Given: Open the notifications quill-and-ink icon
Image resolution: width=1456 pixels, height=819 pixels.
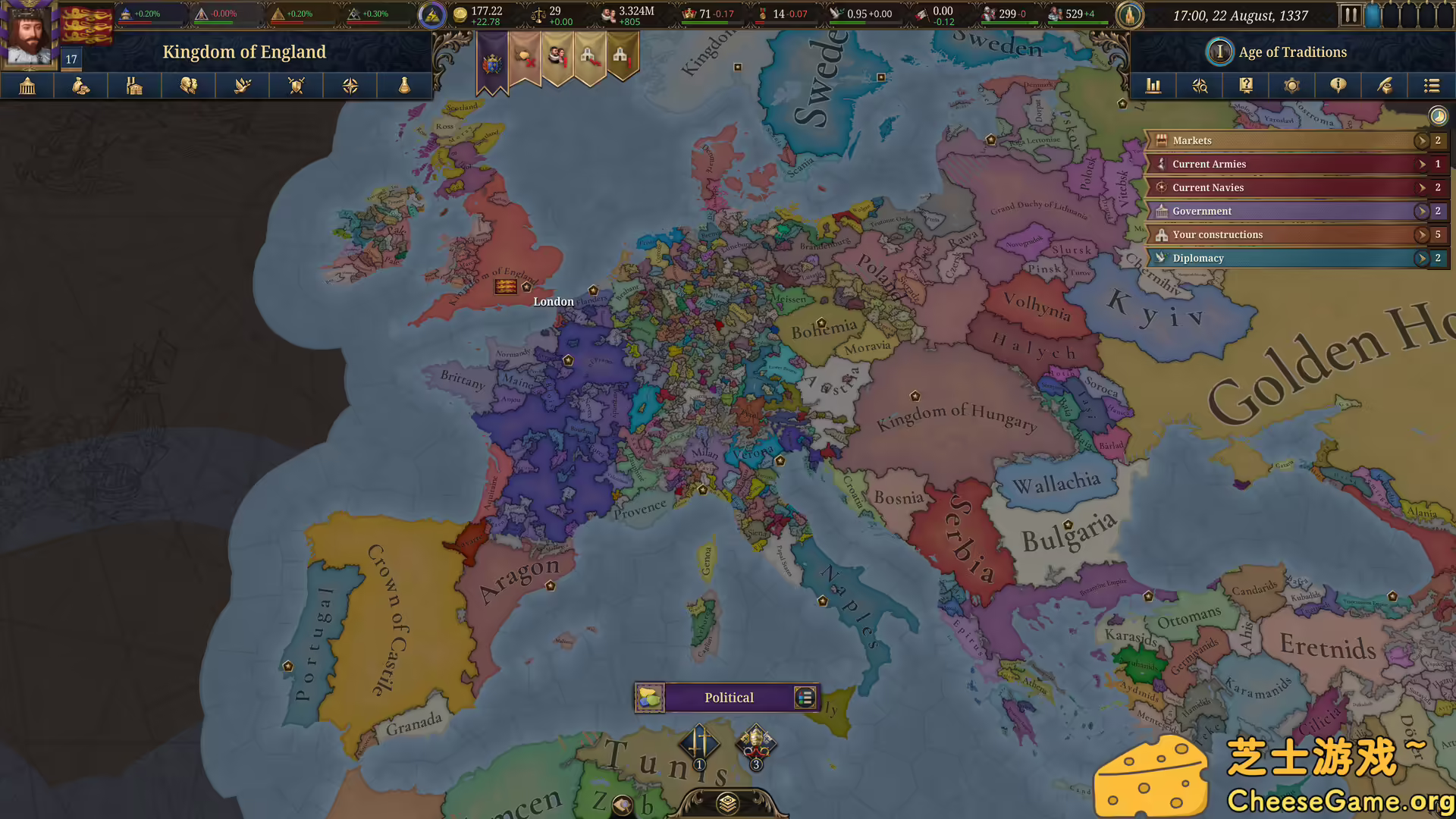Looking at the screenshot, I should point(1385,86).
